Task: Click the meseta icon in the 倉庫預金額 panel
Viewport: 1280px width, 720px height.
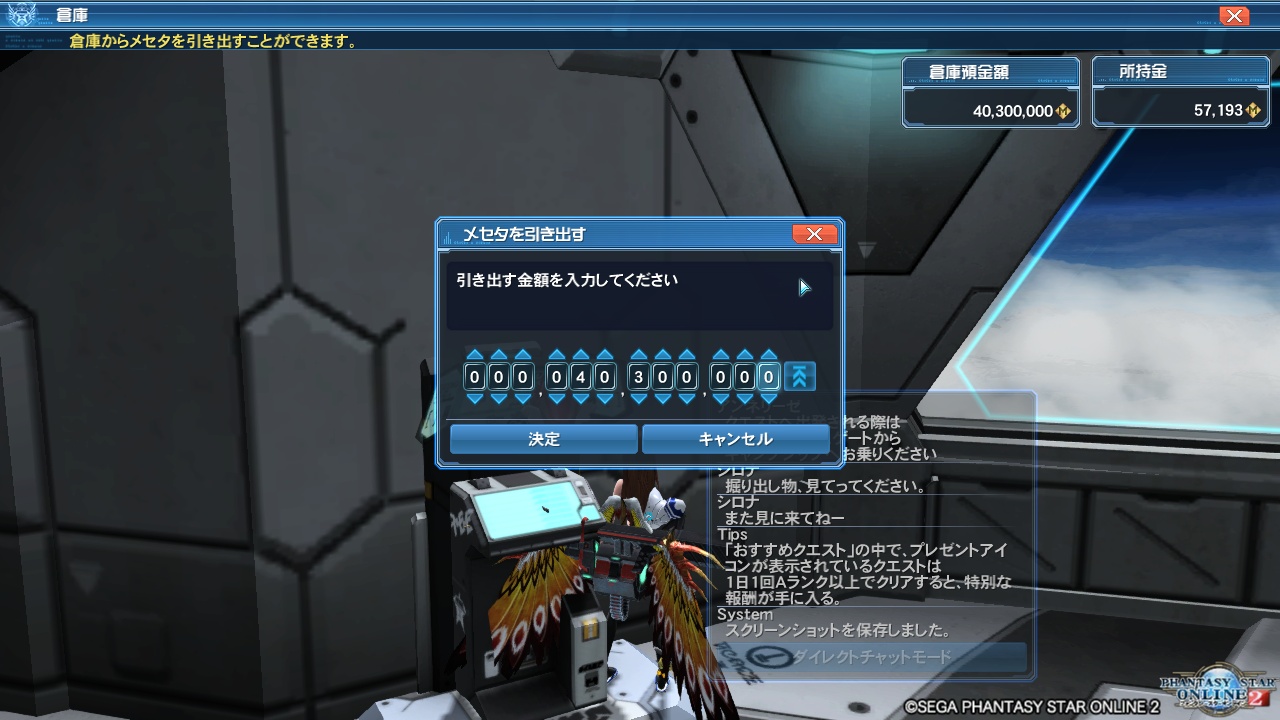Action: tap(1064, 110)
